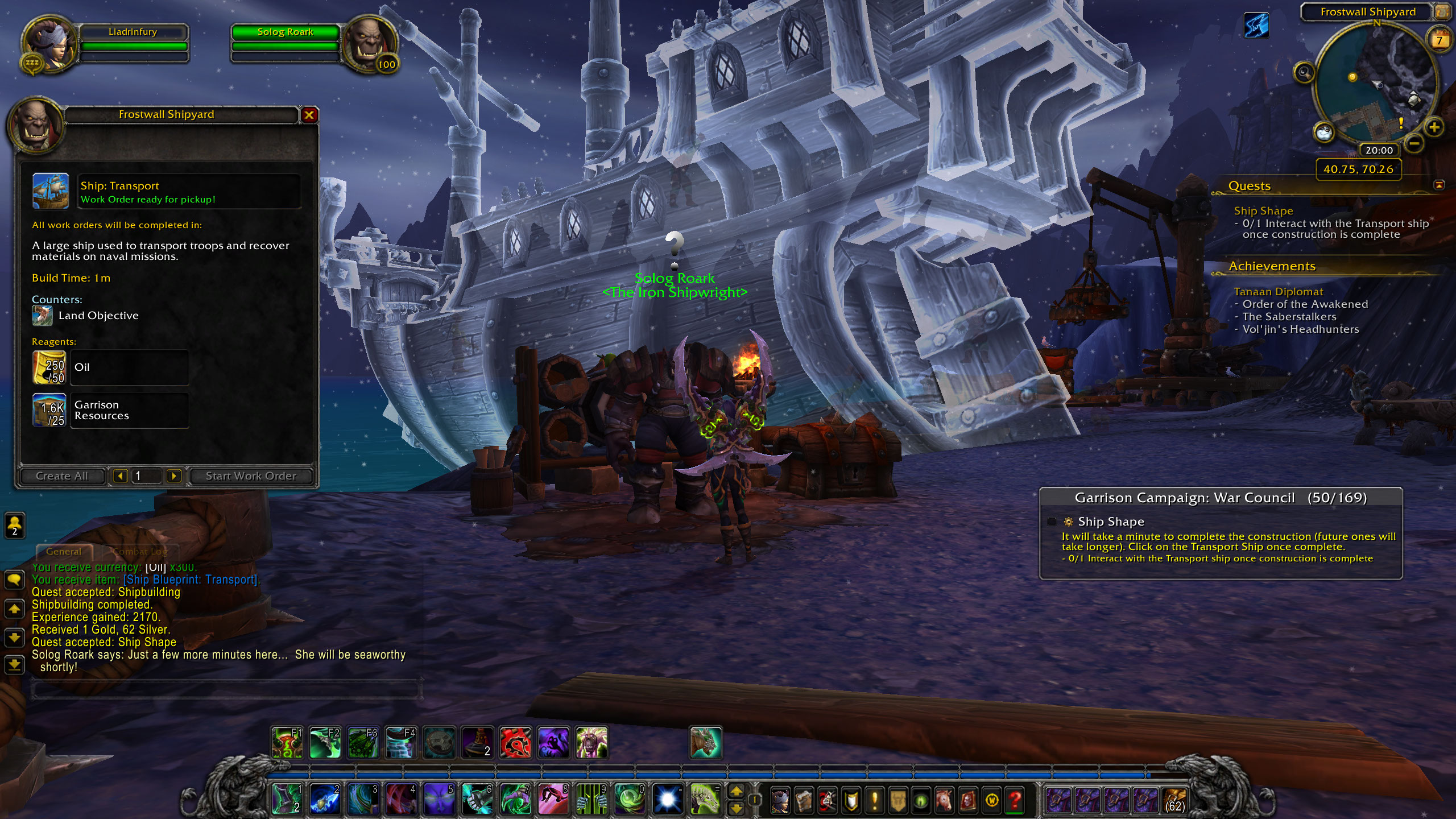Open the calendar showing day 7
This screenshot has height=819, width=1456.
1440,40
